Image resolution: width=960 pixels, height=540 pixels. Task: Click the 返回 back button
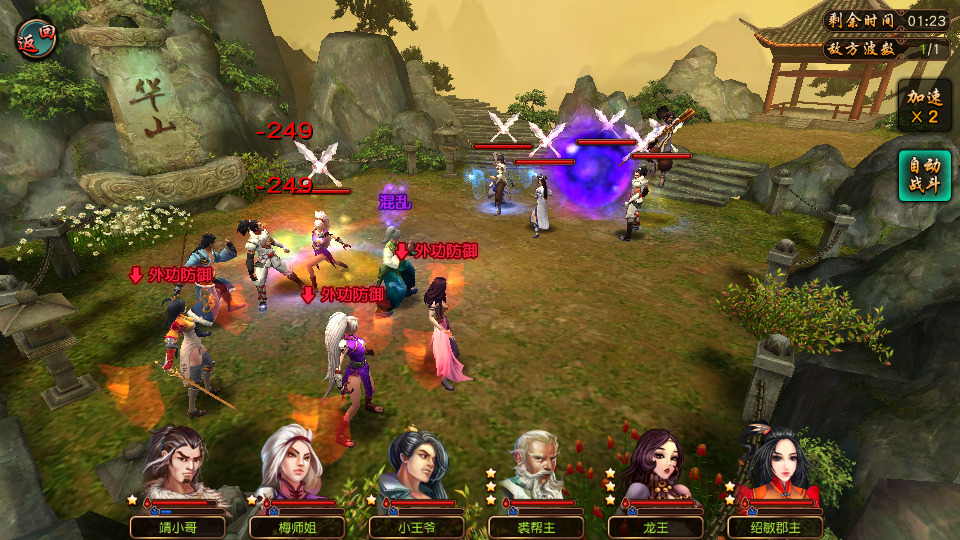coord(37,37)
